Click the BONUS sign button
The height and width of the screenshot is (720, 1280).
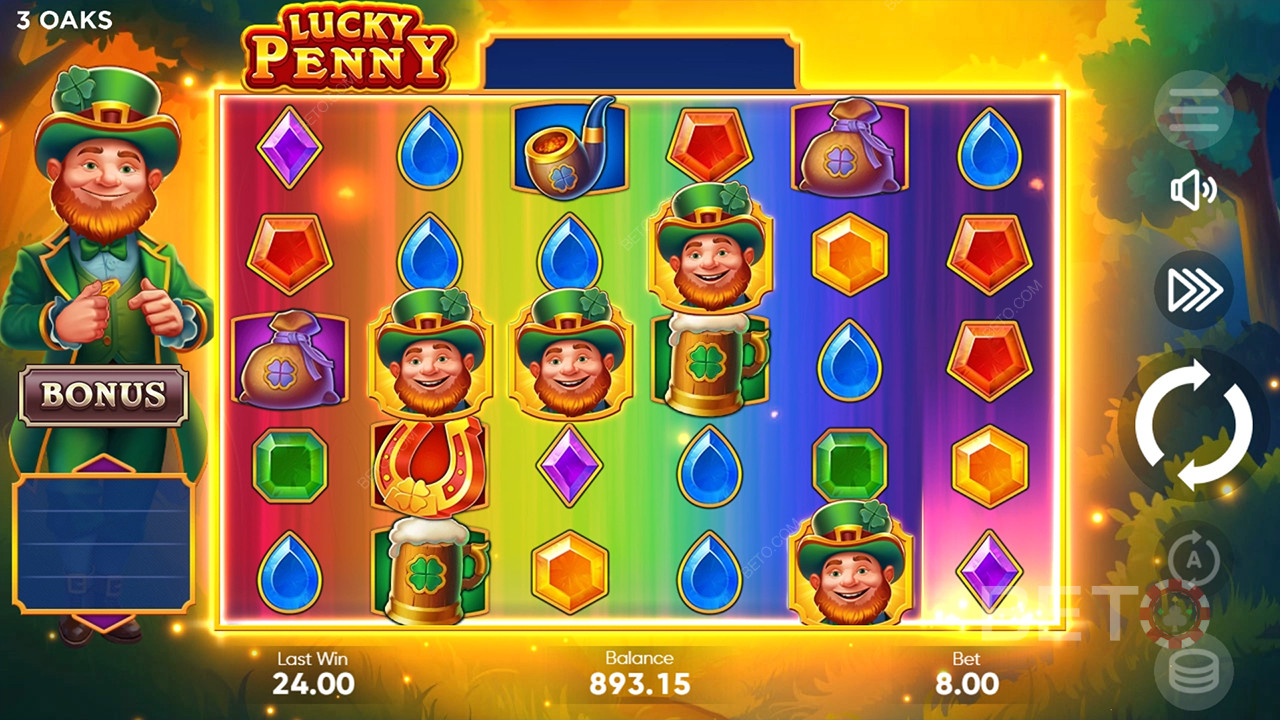[x=103, y=394]
